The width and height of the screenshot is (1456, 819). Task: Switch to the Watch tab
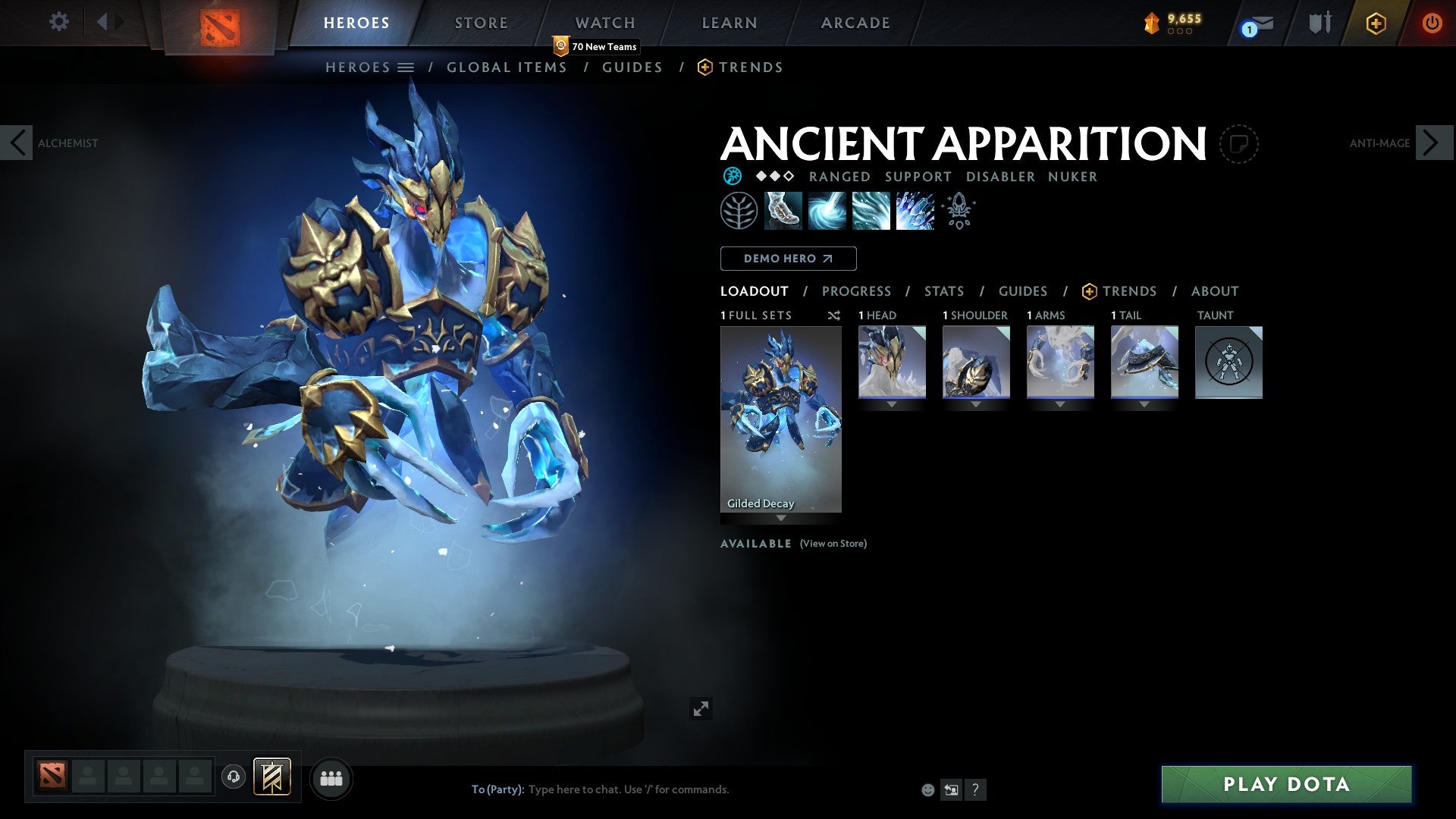[604, 23]
